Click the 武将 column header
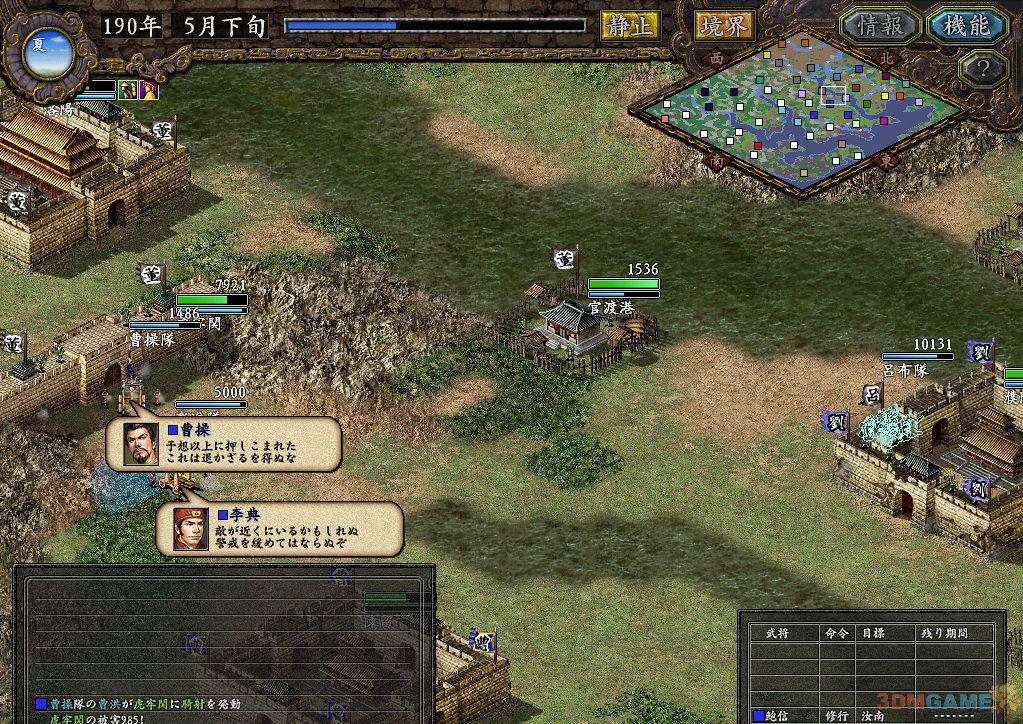This screenshot has width=1023, height=724. coord(776,633)
